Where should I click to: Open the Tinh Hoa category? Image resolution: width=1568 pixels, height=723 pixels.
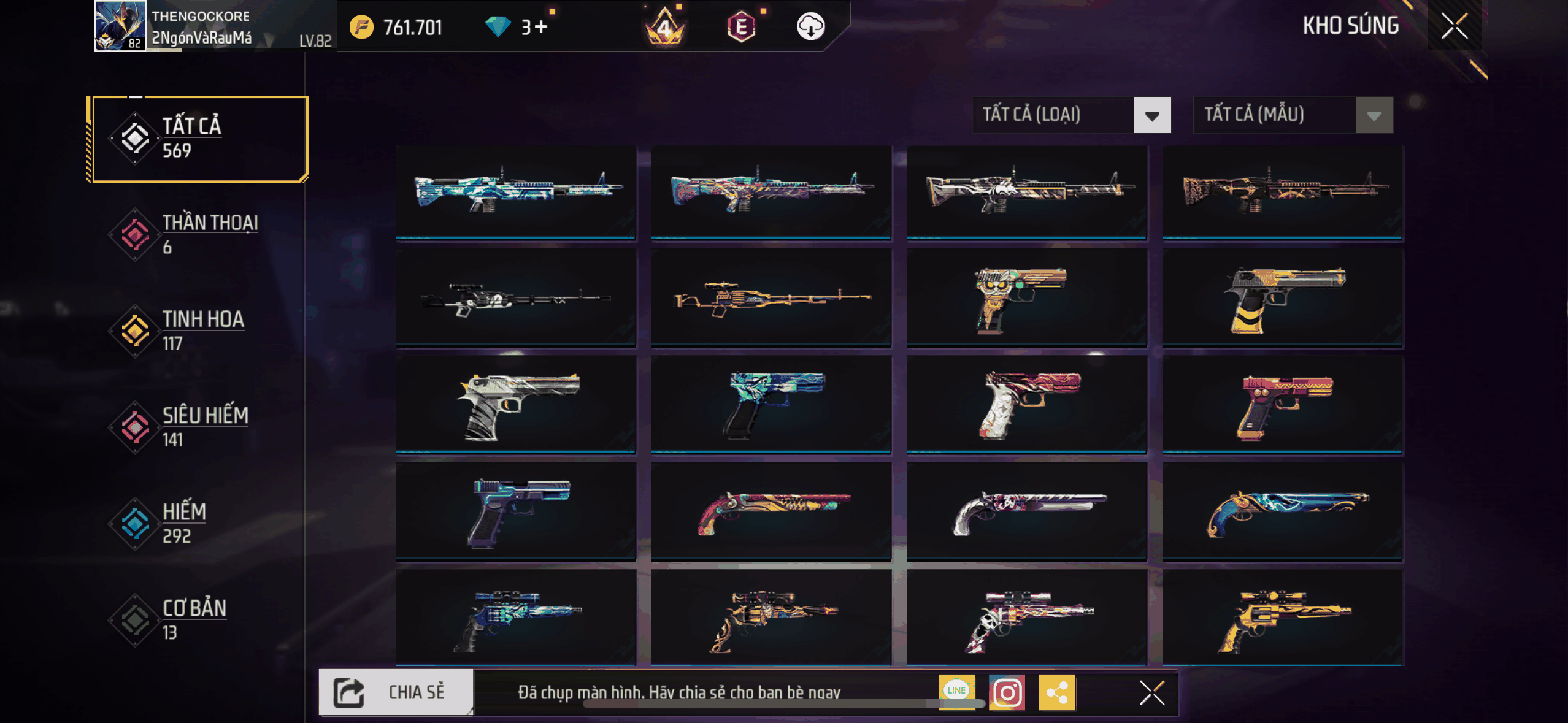[x=196, y=331]
